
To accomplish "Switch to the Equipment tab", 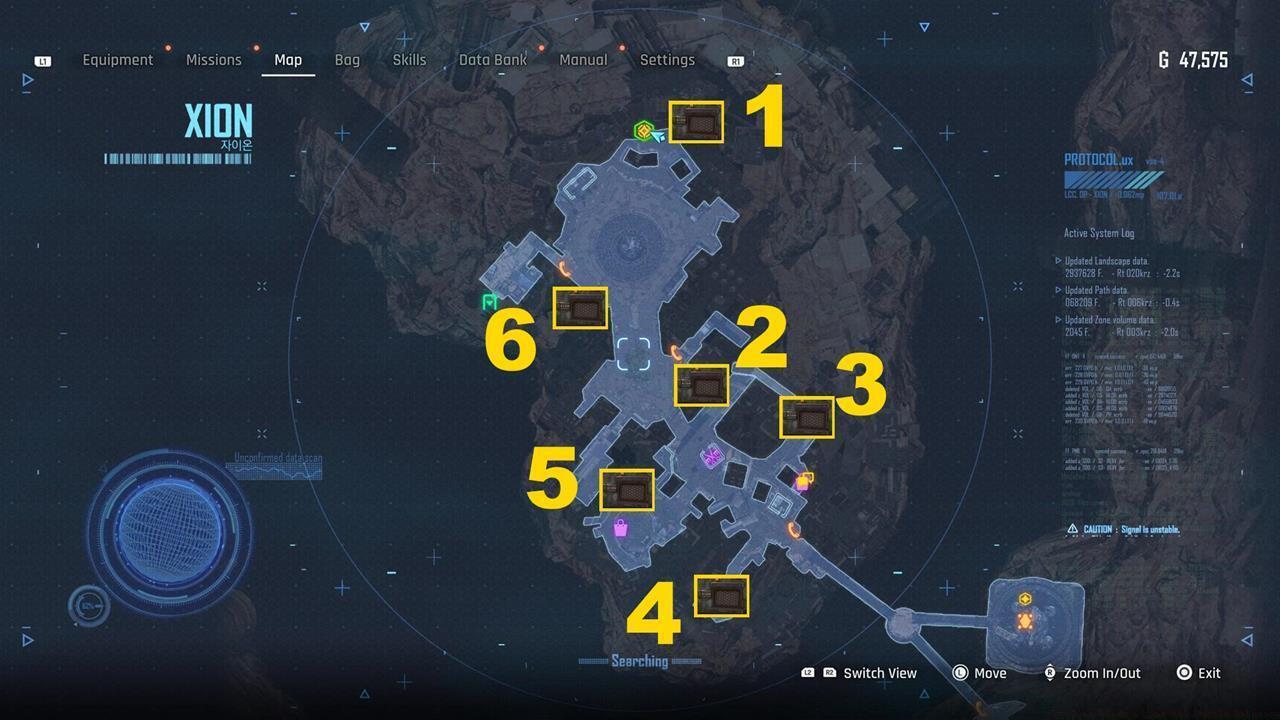I will pyautogui.click(x=118, y=60).
